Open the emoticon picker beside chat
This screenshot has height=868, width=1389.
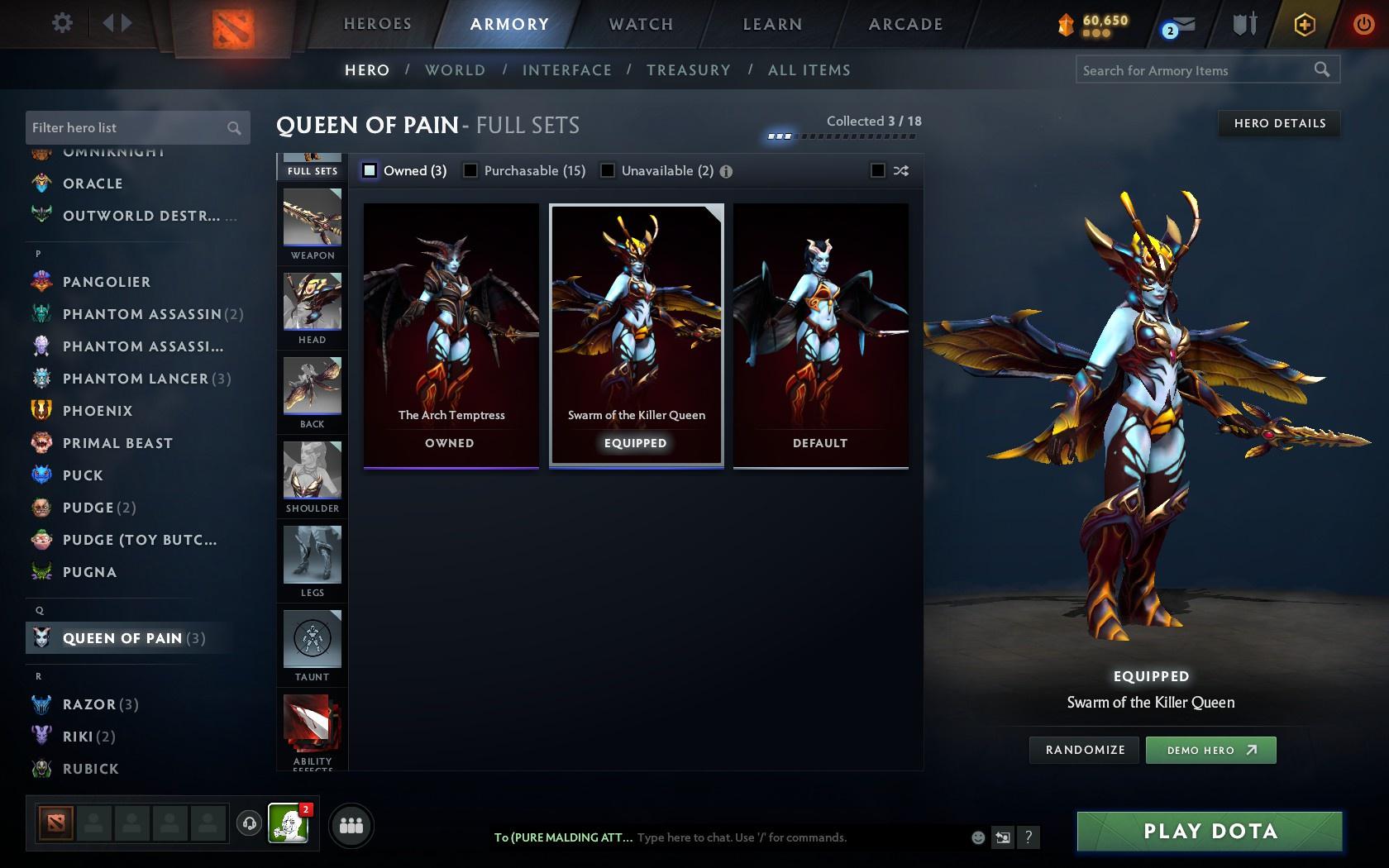(x=978, y=837)
